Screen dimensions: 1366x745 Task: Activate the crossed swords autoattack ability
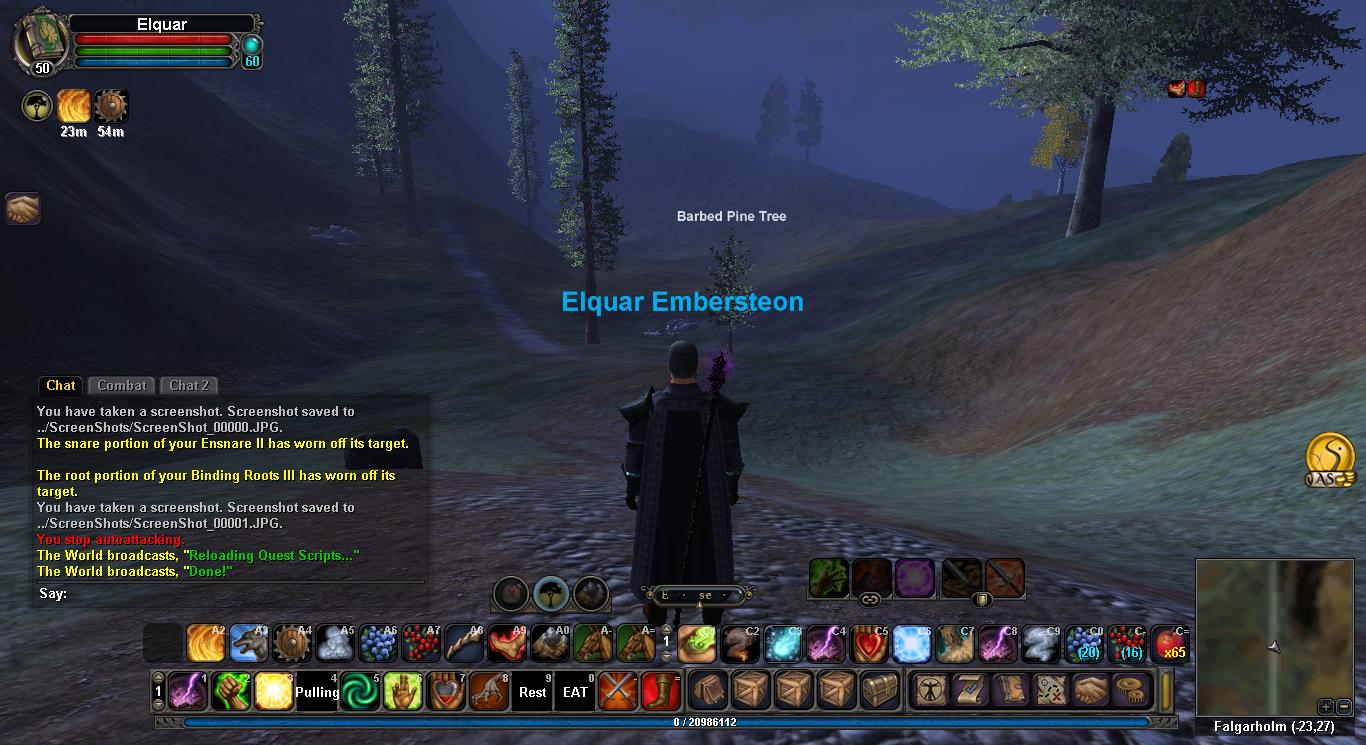pos(618,691)
